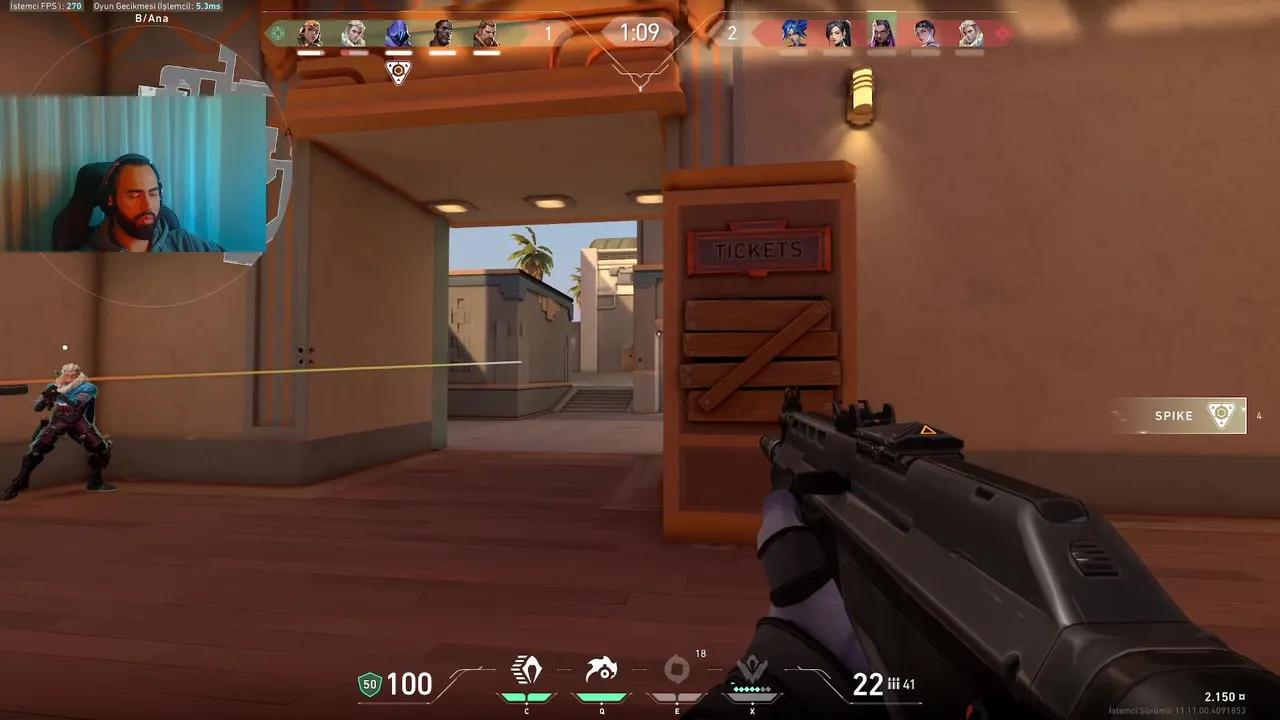
Task: Click the Seekers ultimate X ability icon
Action: [x=752, y=666]
